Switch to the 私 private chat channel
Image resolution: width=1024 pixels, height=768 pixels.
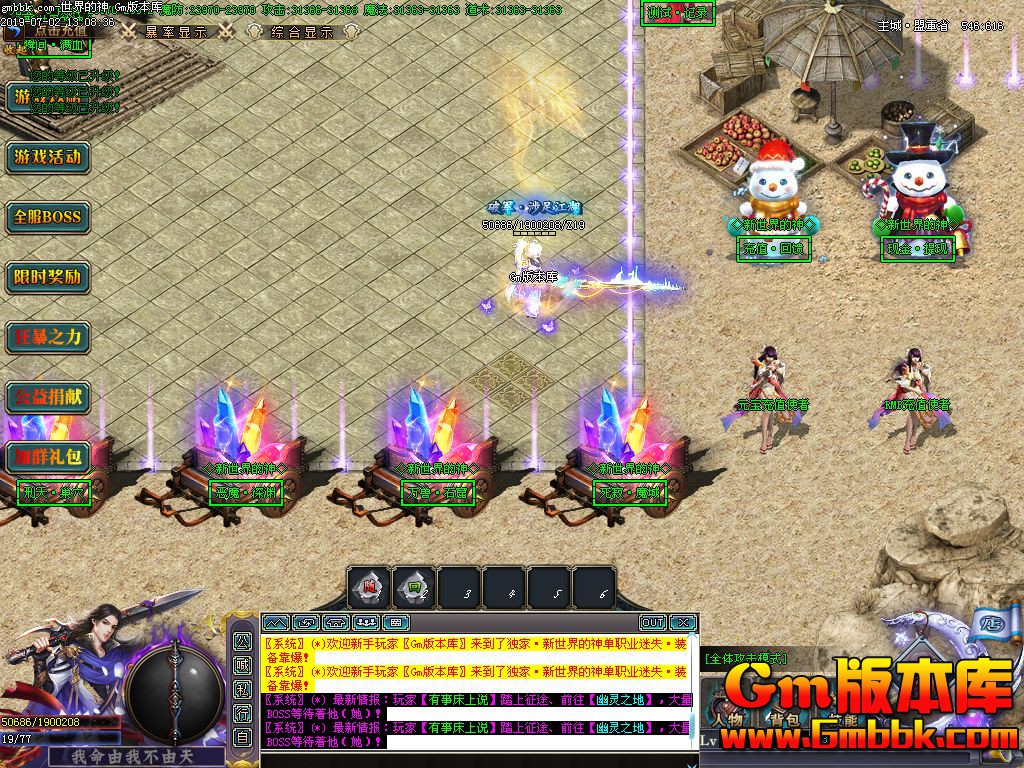pos(242,689)
